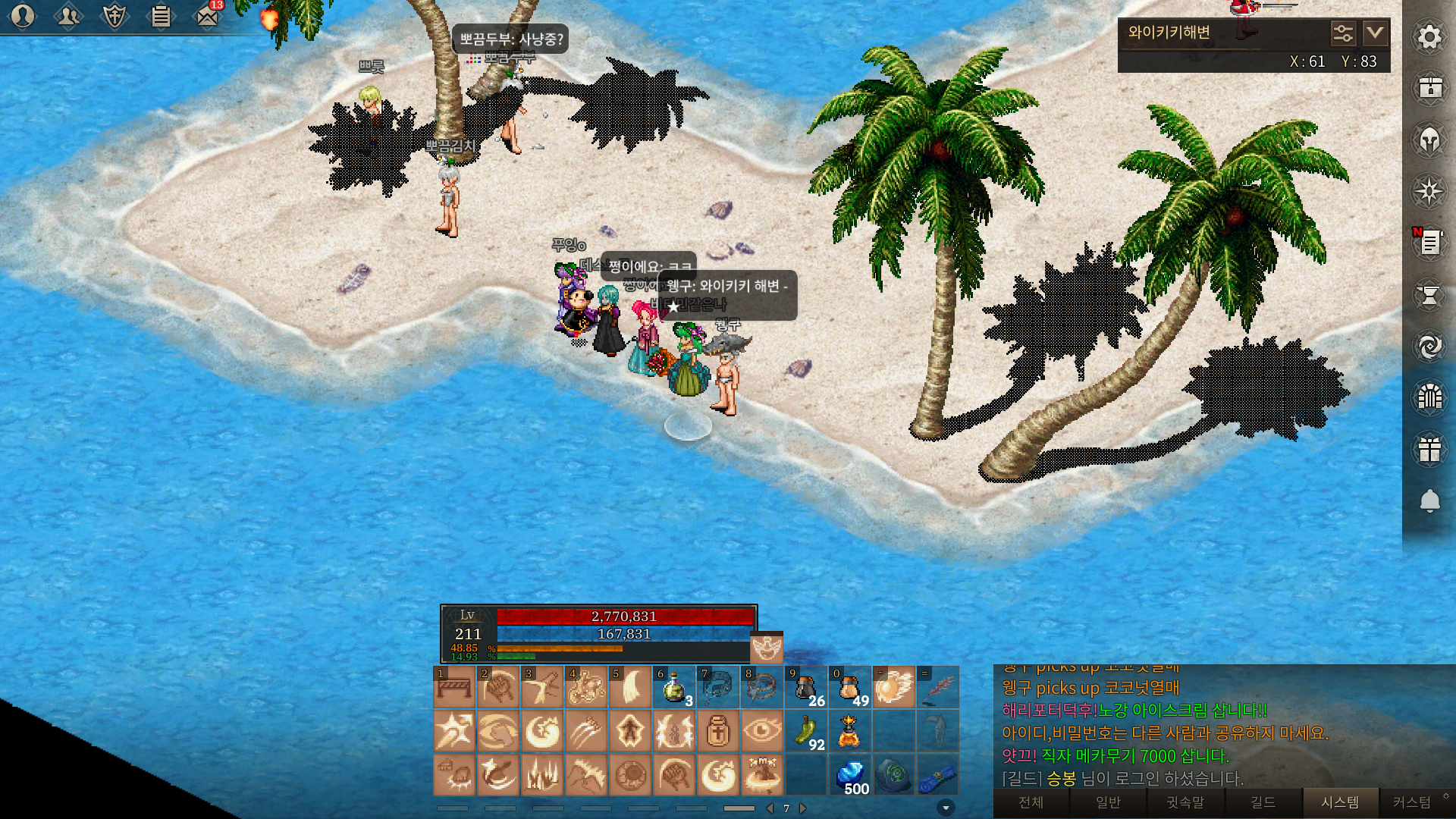Activate the eye skill icon
The height and width of the screenshot is (819, 1456).
(761, 732)
